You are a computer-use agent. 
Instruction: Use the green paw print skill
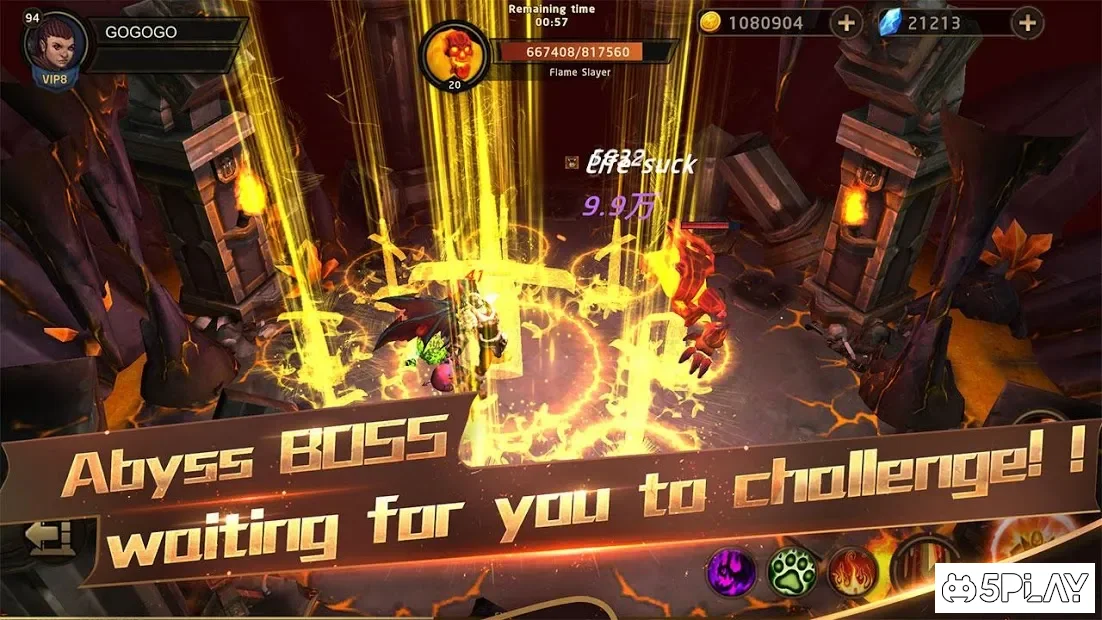(x=791, y=572)
